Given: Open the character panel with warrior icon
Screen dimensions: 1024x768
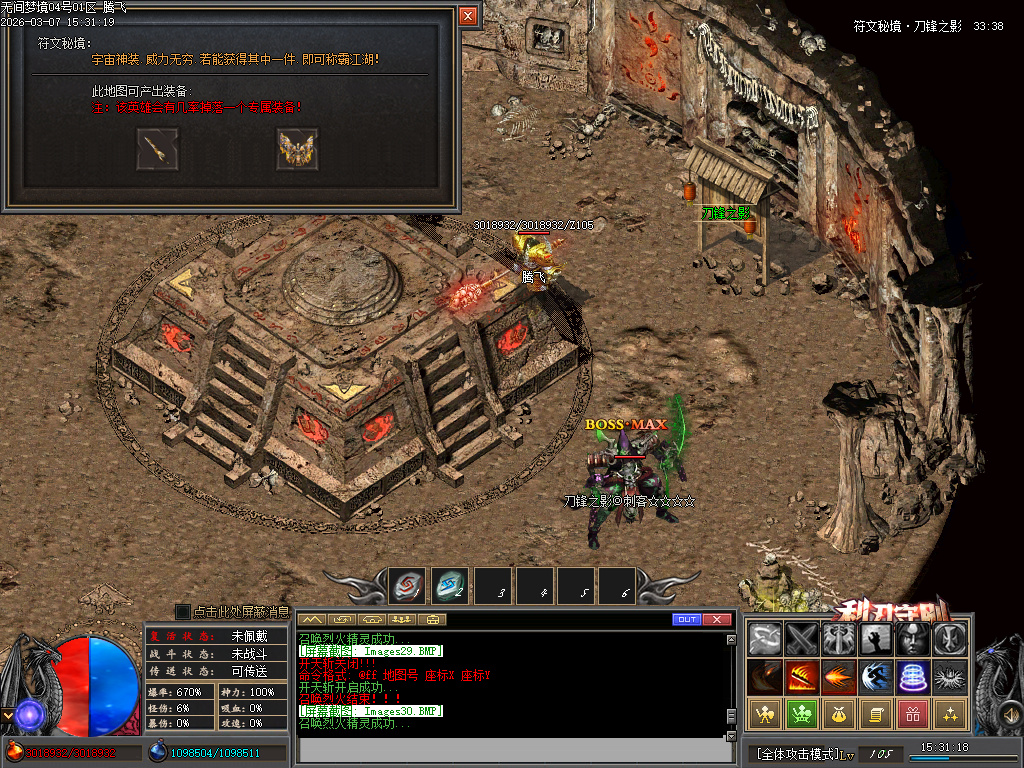Looking at the screenshot, I should click(765, 714).
